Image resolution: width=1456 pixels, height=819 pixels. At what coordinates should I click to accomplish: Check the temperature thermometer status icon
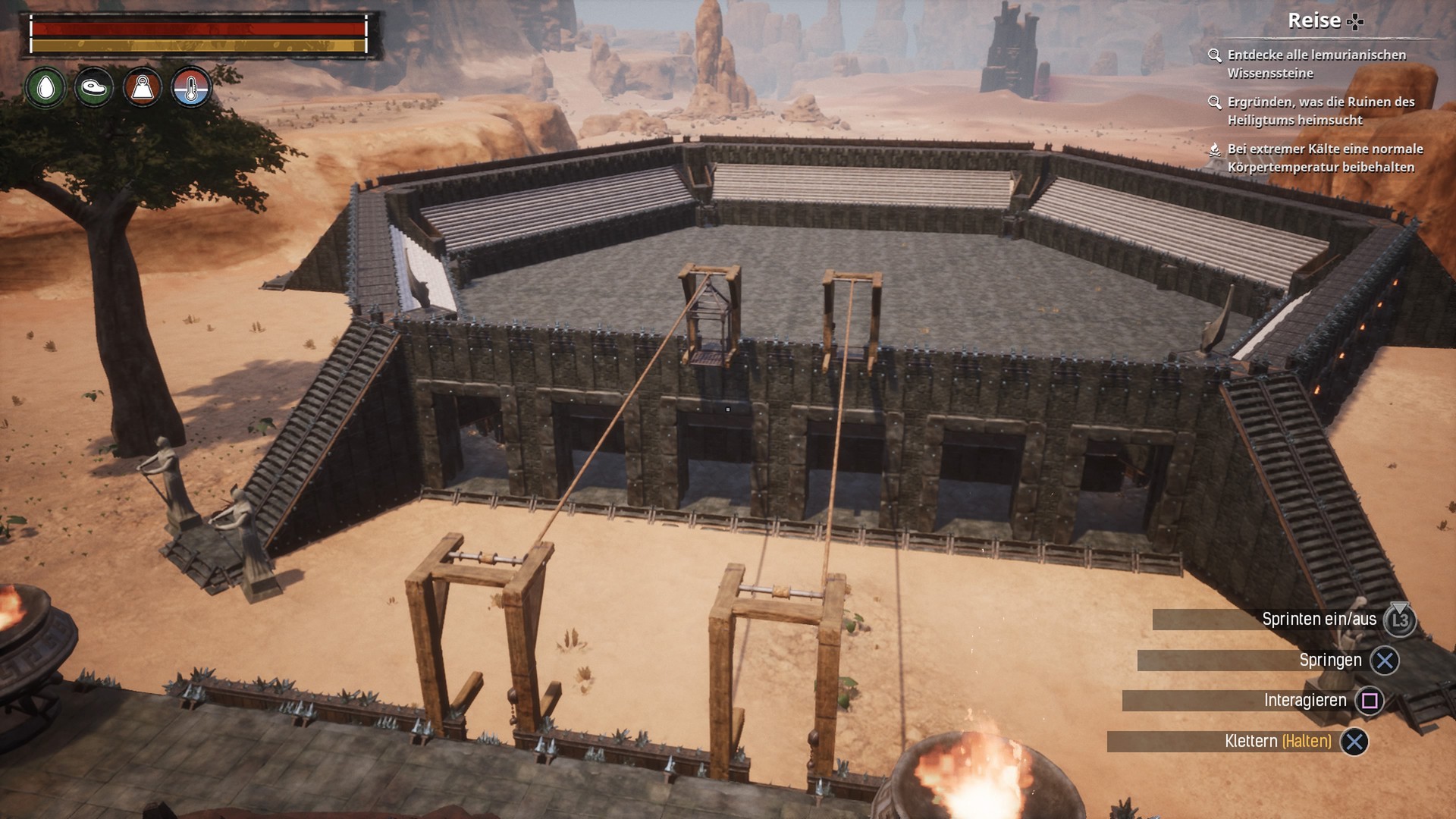pyautogui.click(x=190, y=88)
